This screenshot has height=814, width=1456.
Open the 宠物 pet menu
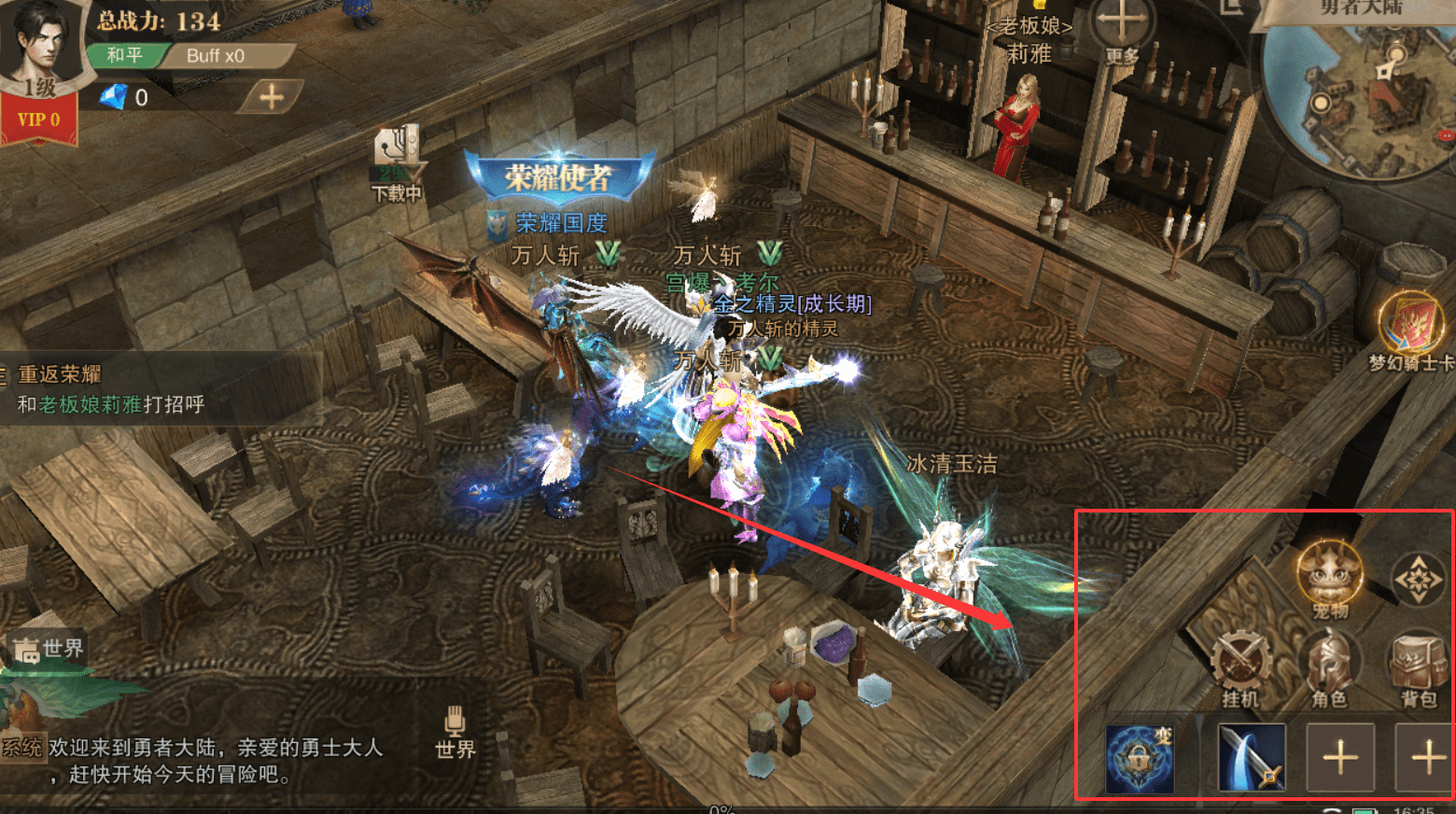point(1330,579)
